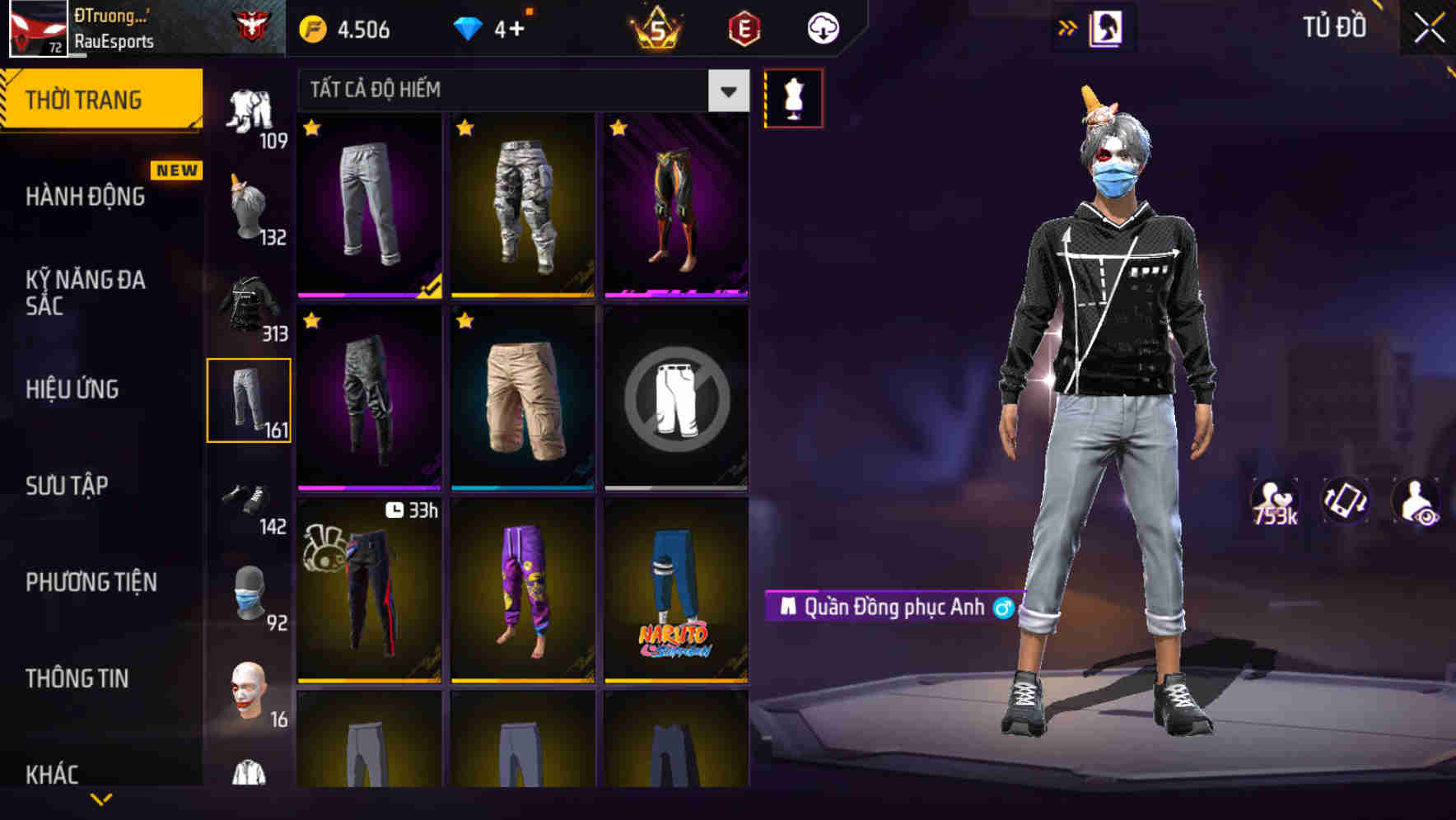Expand the sidebar using the bottom chevron
This screenshot has height=820, width=1456.
[x=100, y=799]
